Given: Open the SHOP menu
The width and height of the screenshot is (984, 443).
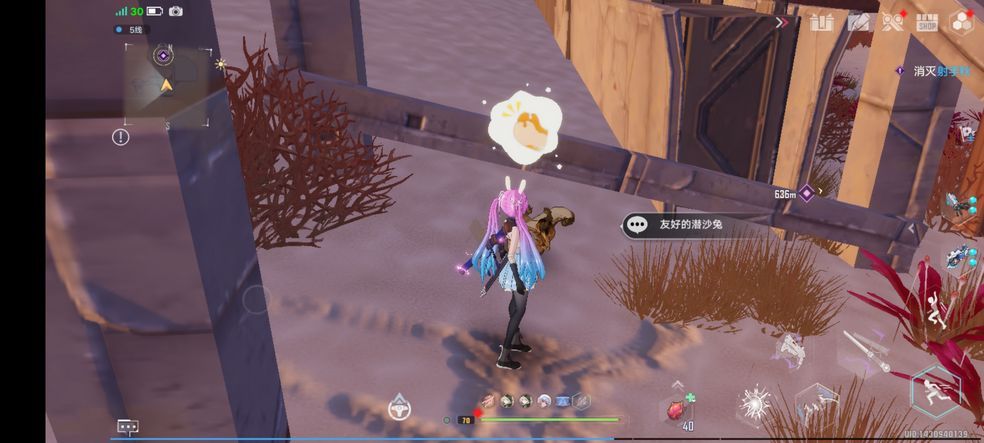Looking at the screenshot, I should click(927, 21).
